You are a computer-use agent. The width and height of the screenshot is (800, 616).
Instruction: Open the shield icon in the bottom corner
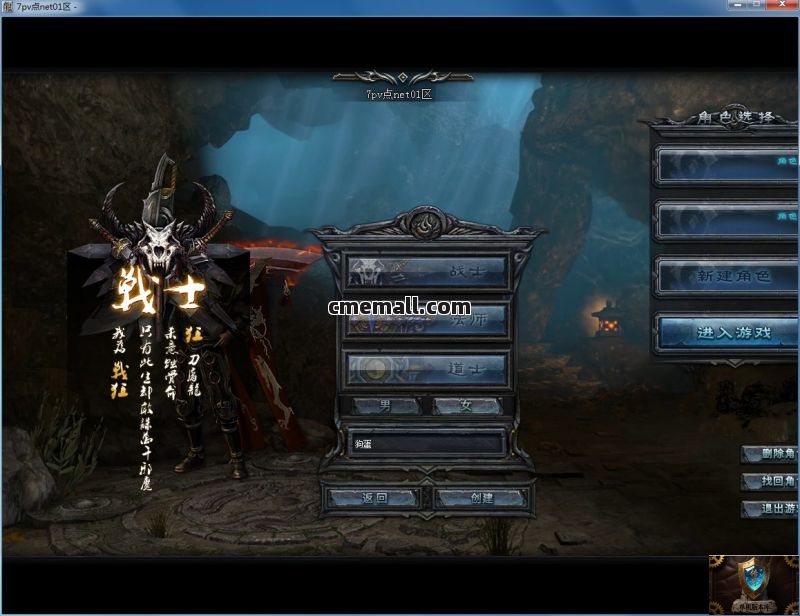(x=754, y=582)
